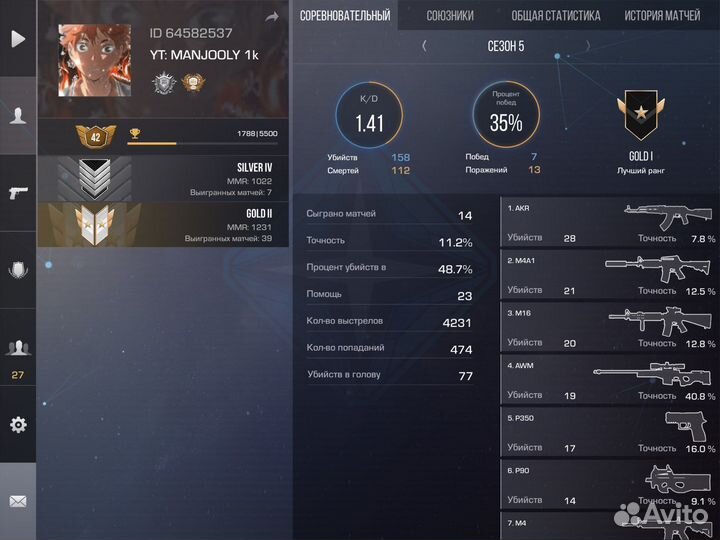Open the profile silhouette sidebar icon
The height and width of the screenshot is (540, 720).
coord(18,115)
